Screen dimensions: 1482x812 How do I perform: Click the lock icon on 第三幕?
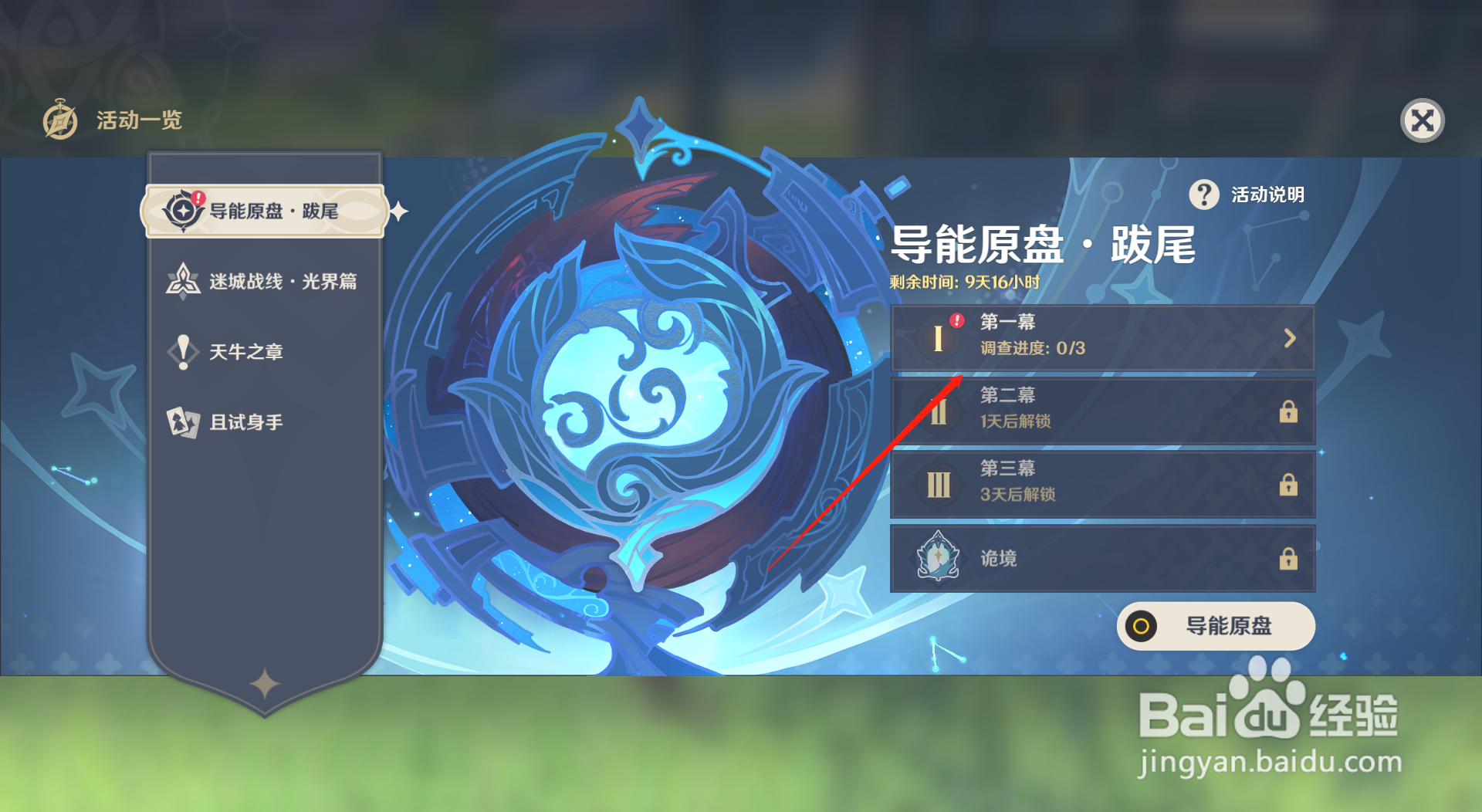pos(1290,486)
